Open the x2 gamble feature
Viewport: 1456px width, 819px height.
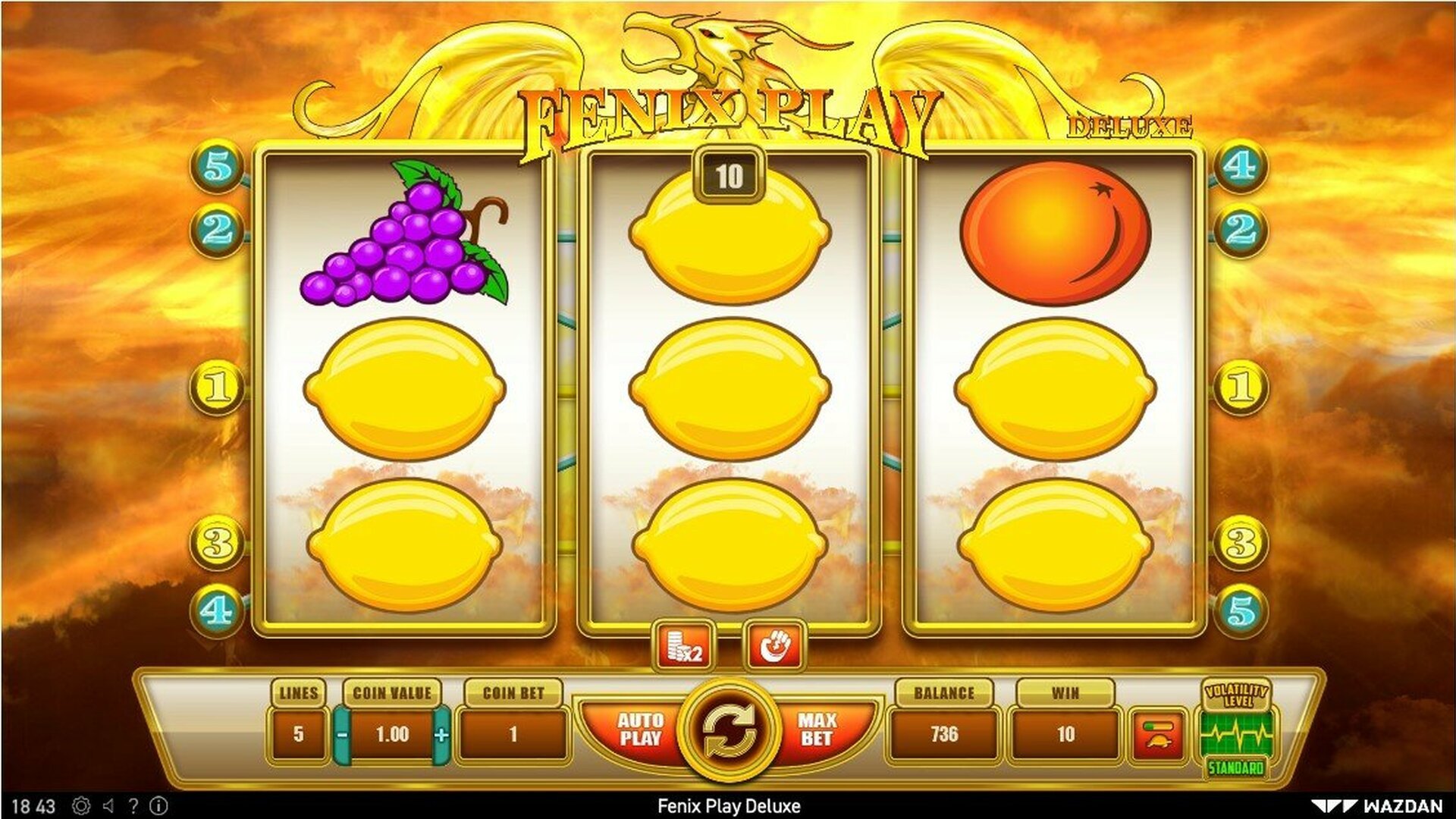tap(685, 646)
